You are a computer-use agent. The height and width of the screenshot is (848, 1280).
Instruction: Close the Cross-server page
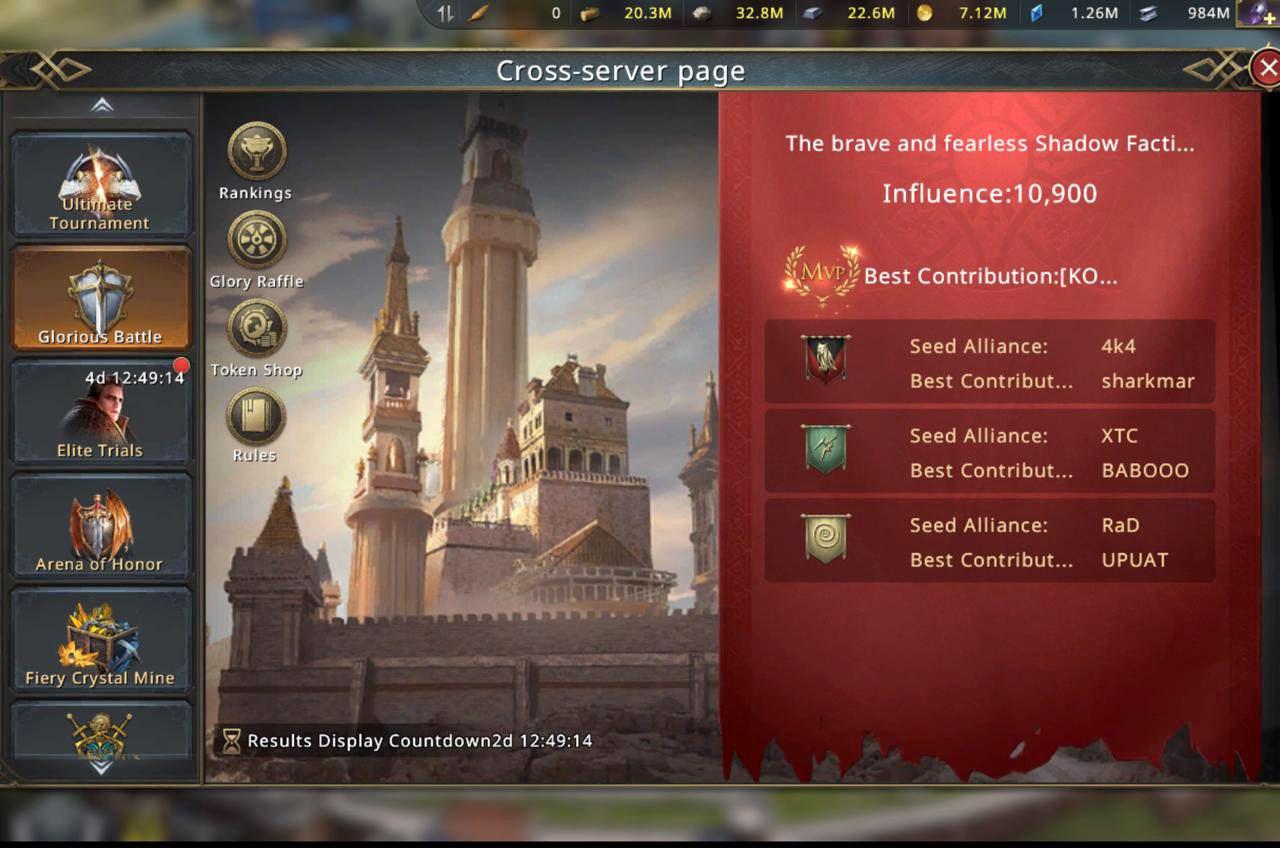(1266, 68)
